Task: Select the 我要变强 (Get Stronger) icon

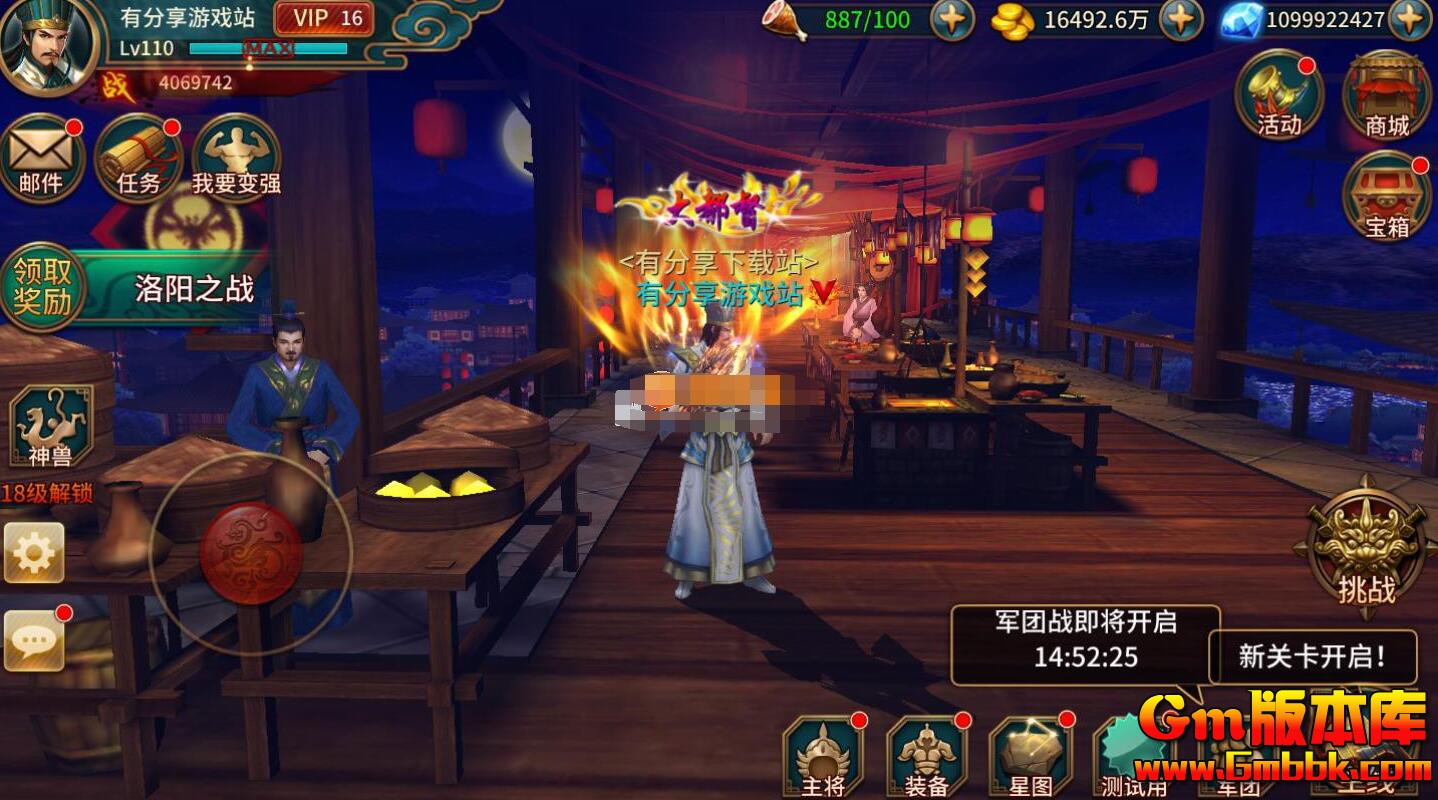Action: (x=234, y=158)
